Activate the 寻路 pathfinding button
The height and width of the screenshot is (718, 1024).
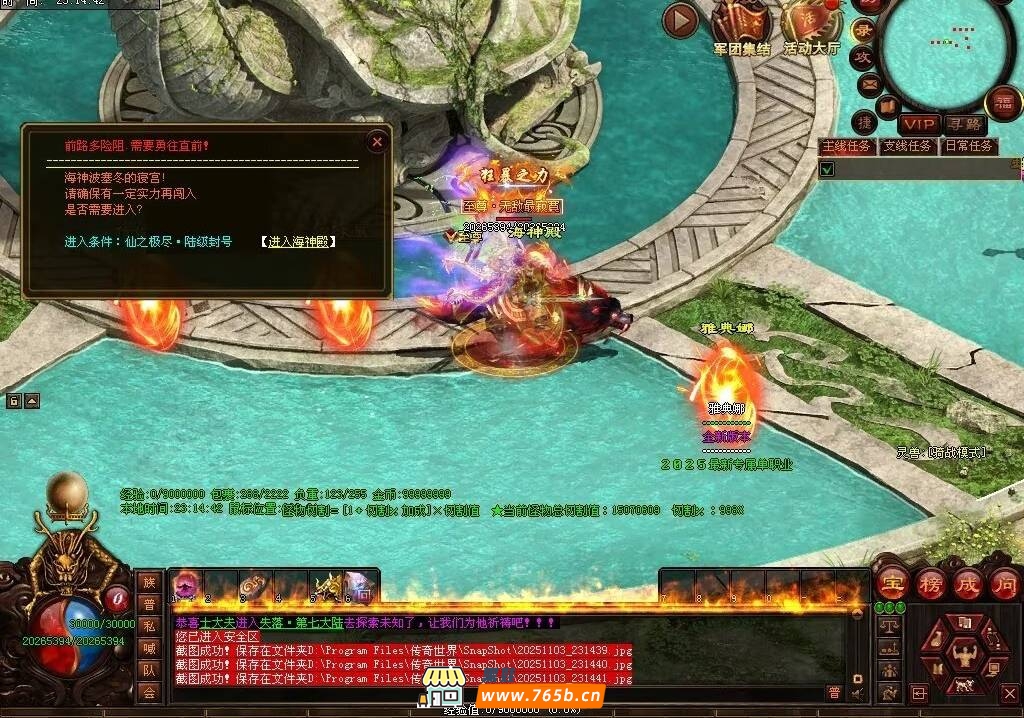tap(964, 124)
